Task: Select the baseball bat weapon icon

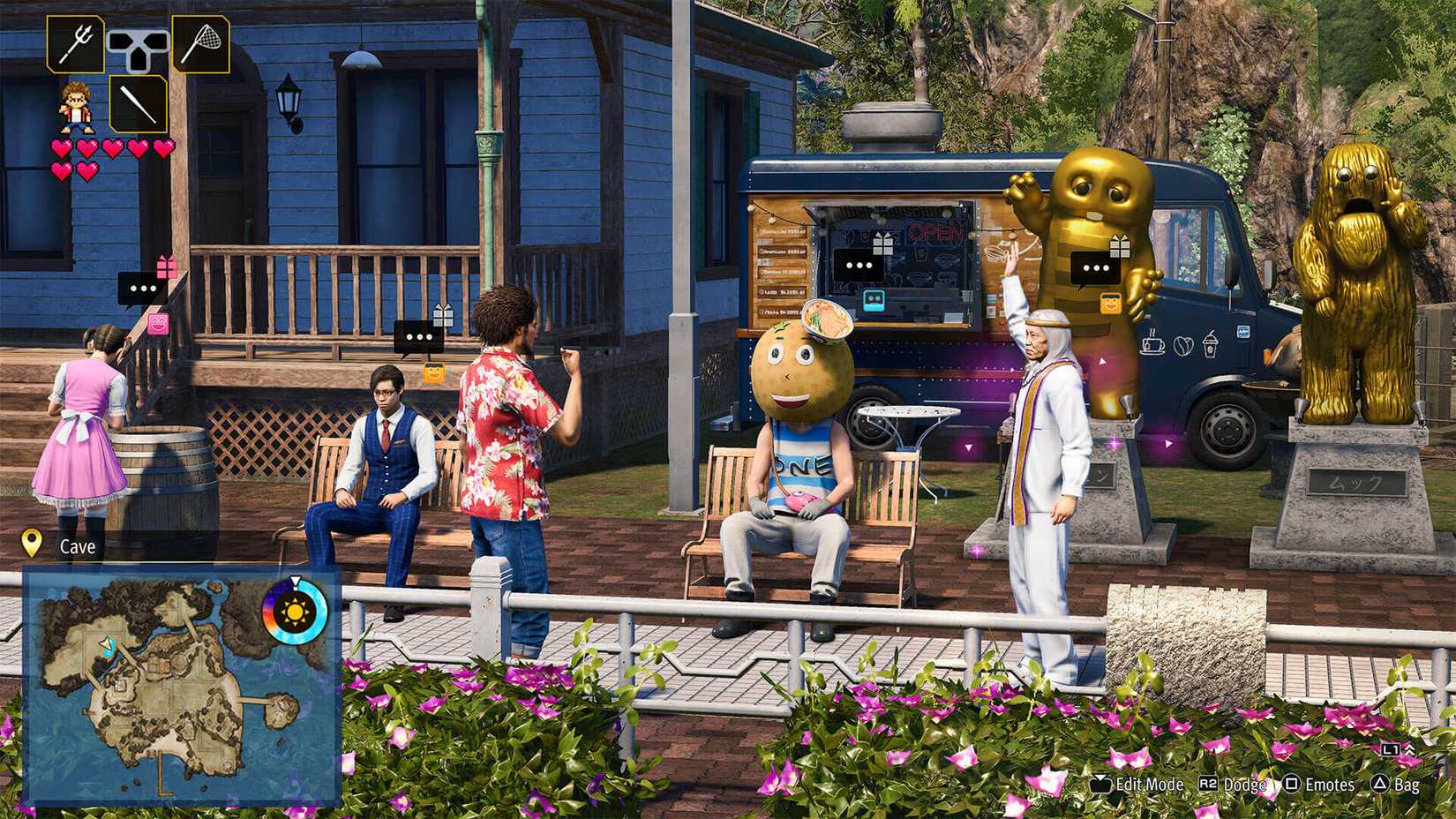Action: coord(139,105)
